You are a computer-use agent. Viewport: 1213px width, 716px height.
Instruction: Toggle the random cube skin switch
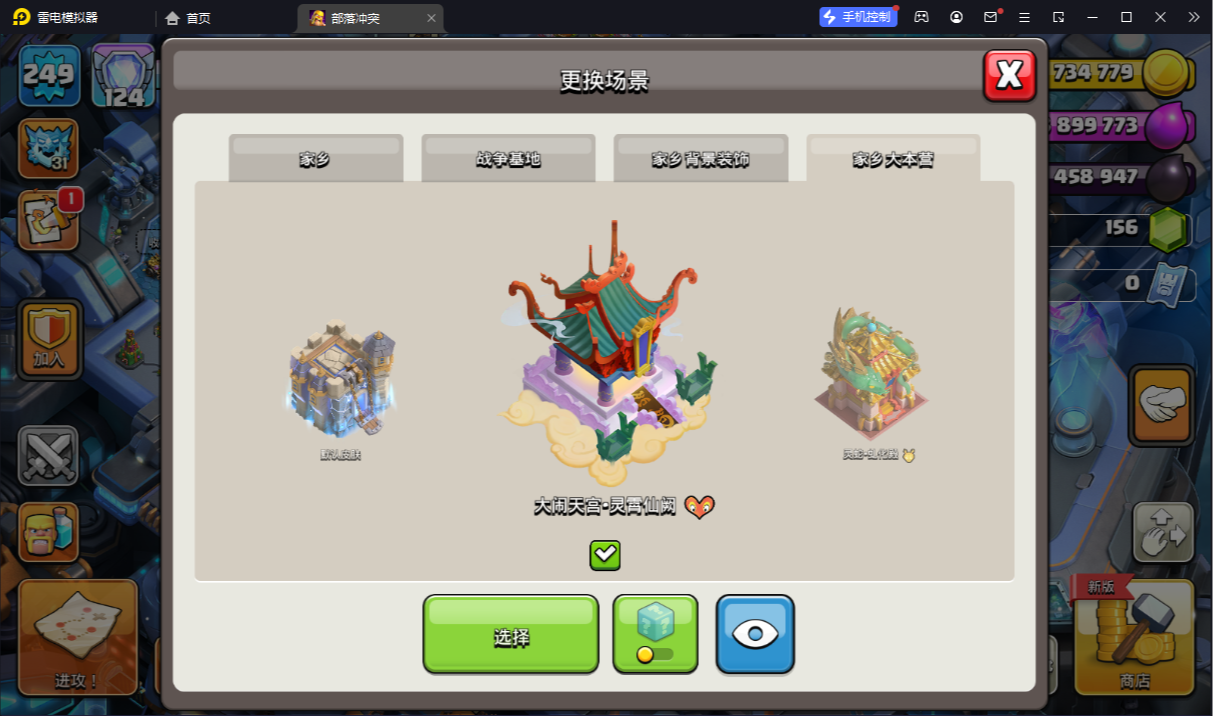(655, 634)
